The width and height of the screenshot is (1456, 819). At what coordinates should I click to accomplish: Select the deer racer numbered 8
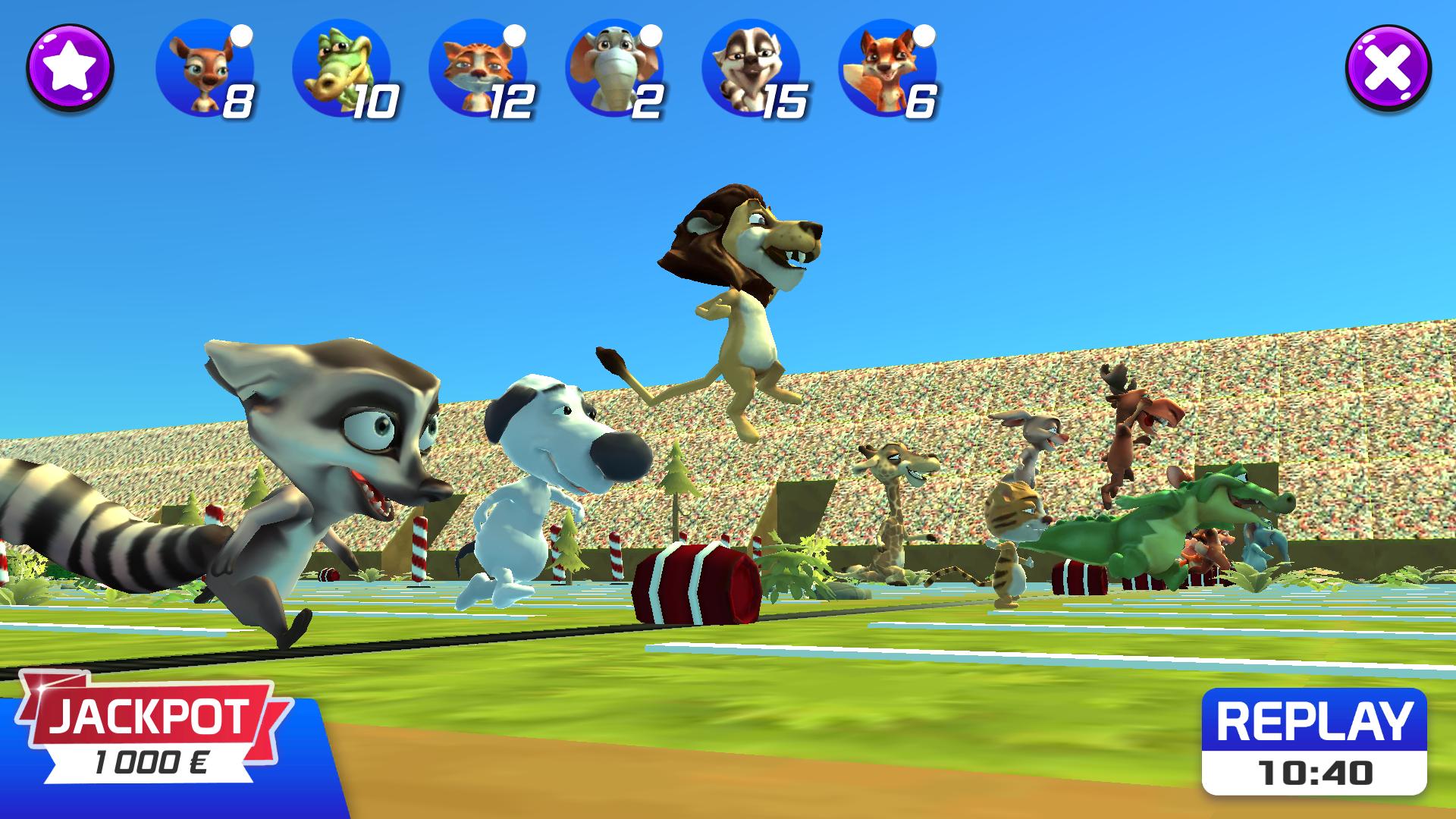click(x=205, y=70)
